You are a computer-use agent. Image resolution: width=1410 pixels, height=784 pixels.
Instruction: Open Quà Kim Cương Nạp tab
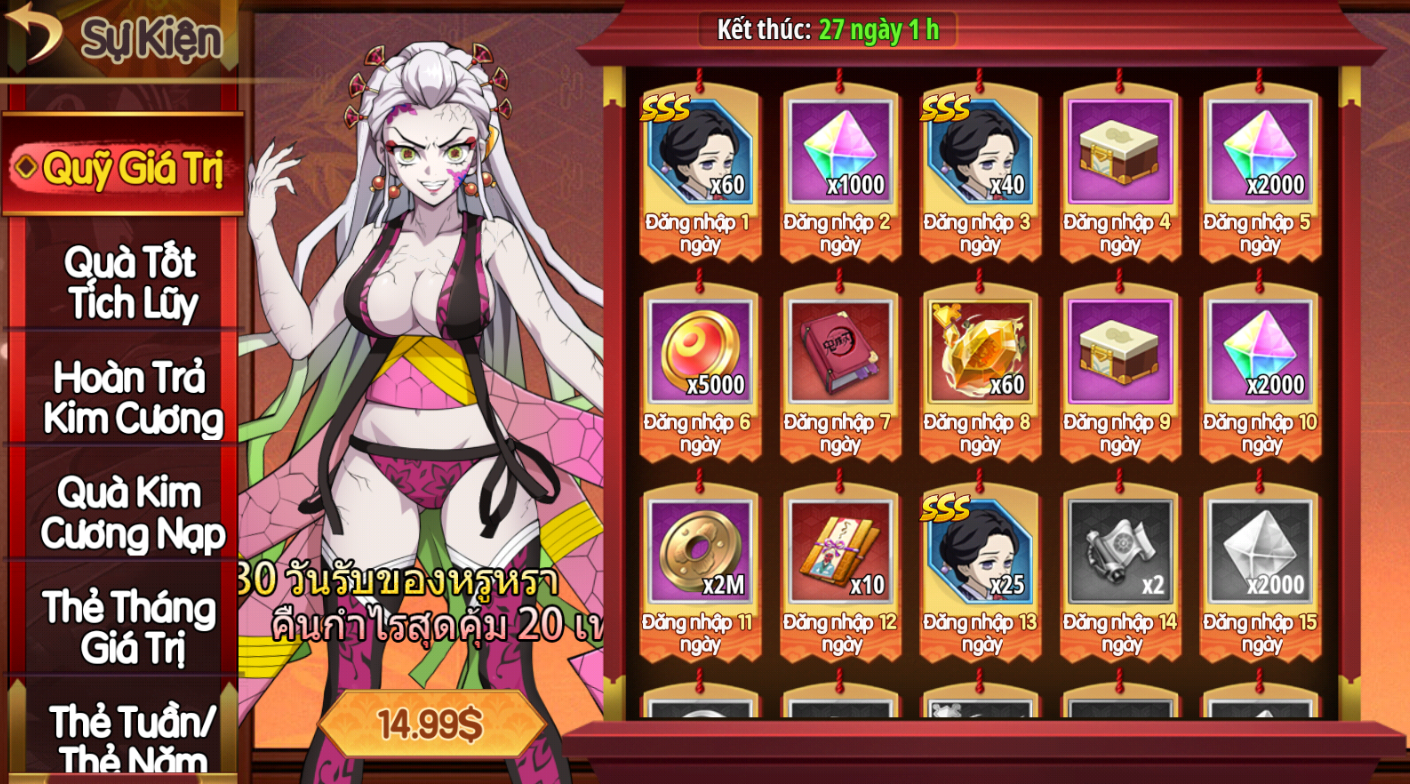pyautogui.click(x=131, y=513)
